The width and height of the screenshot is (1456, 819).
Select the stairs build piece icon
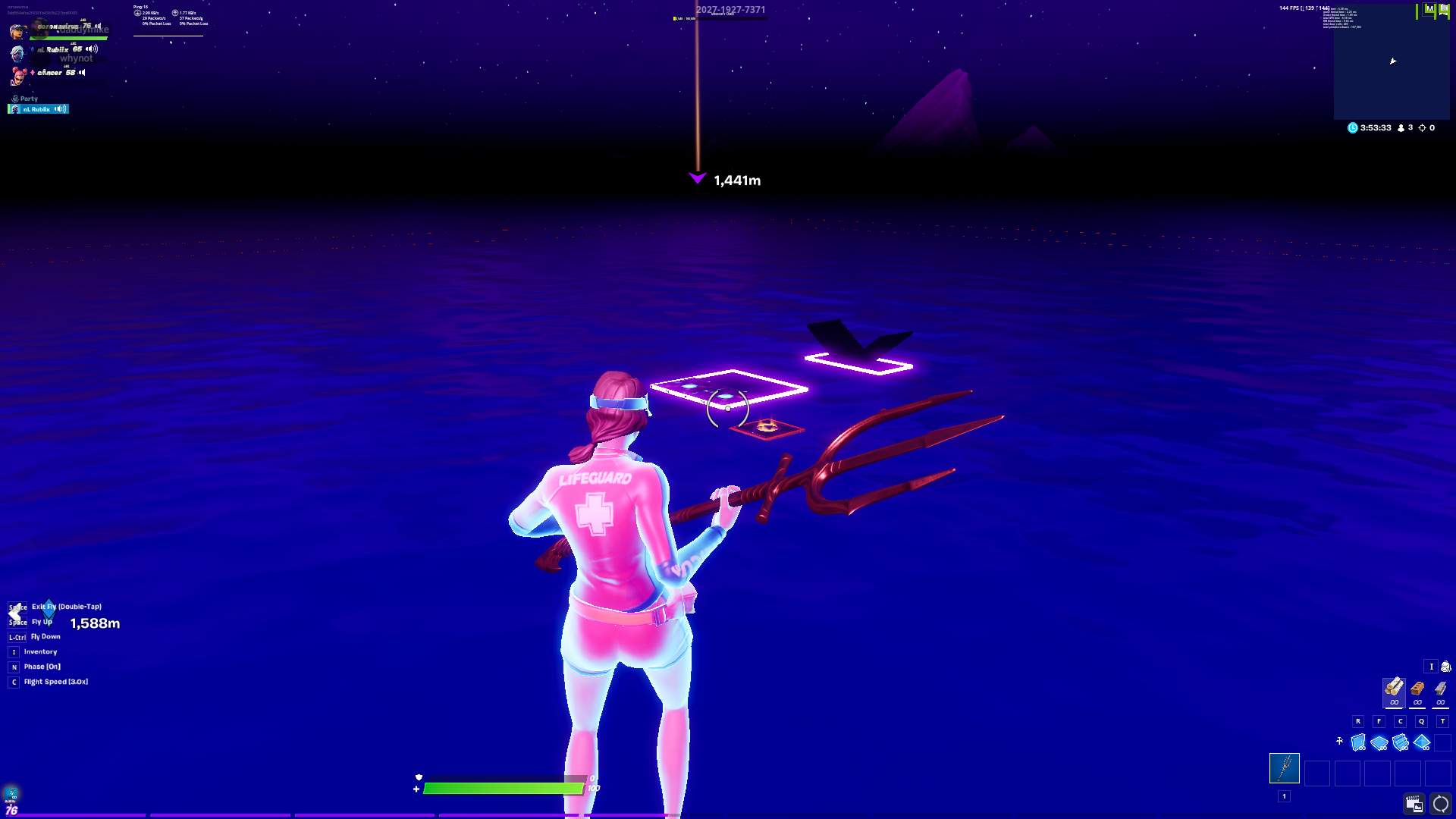coord(1401,742)
